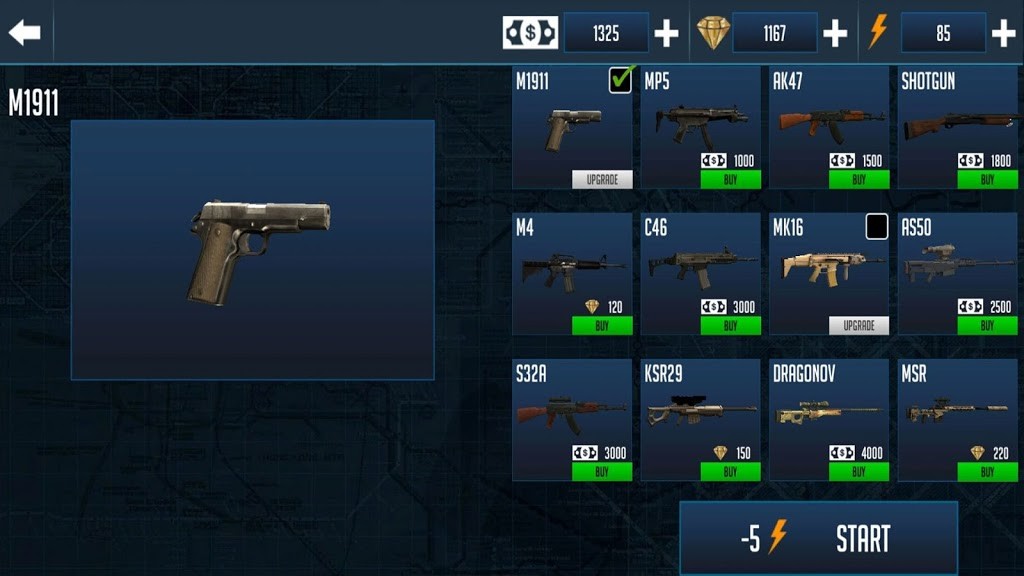Buy the MP5 for 1000 cash
Screen dimensions: 1024x576
[x=730, y=180]
